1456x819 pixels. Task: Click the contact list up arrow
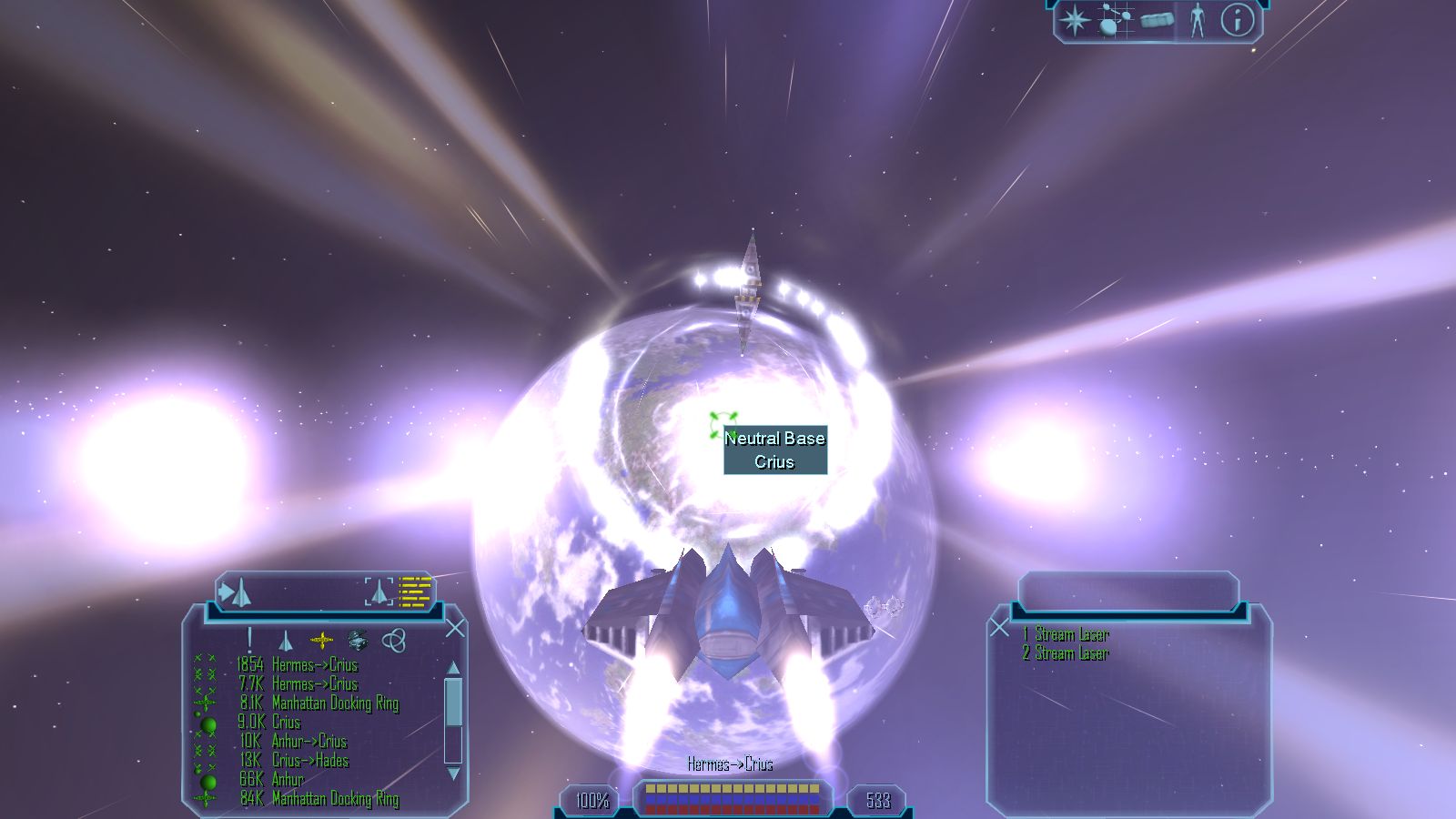453,668
